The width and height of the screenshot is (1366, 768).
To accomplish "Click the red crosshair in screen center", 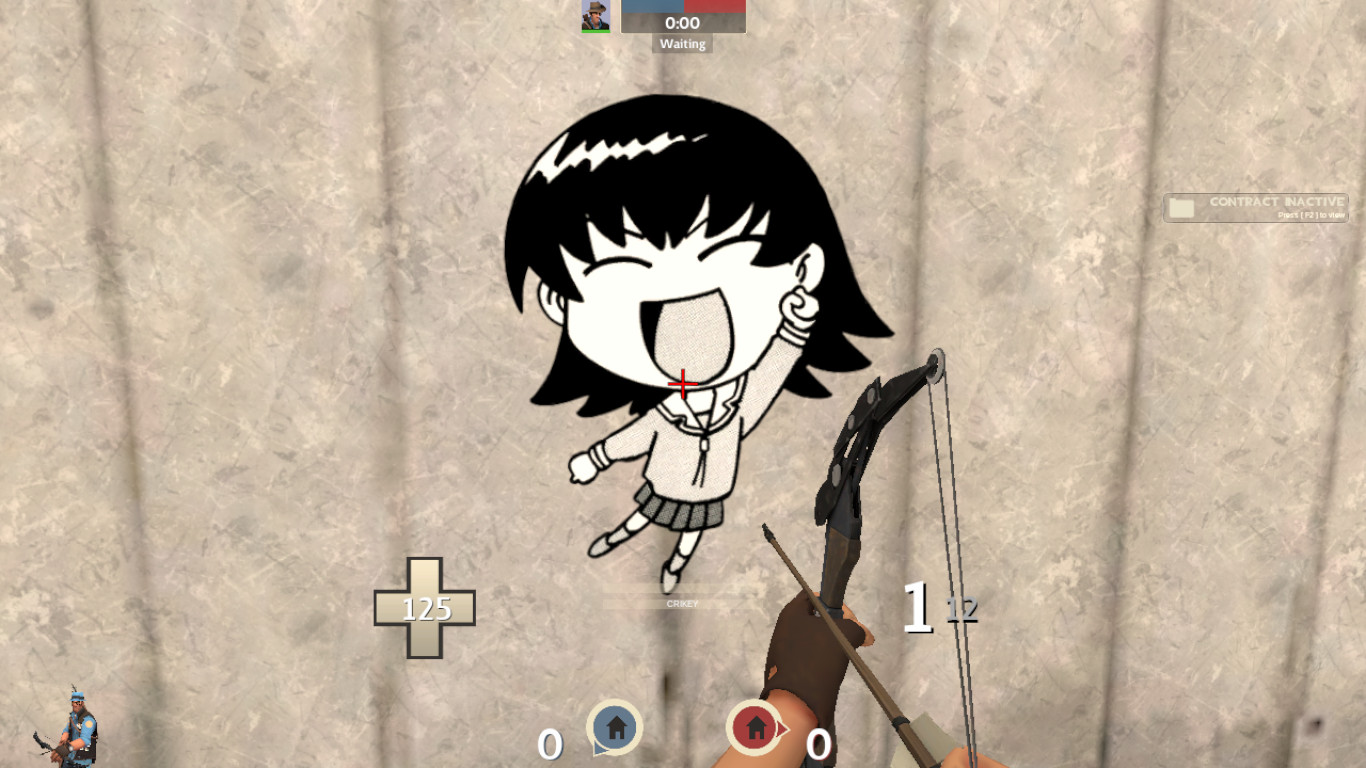I will [682, 382].
